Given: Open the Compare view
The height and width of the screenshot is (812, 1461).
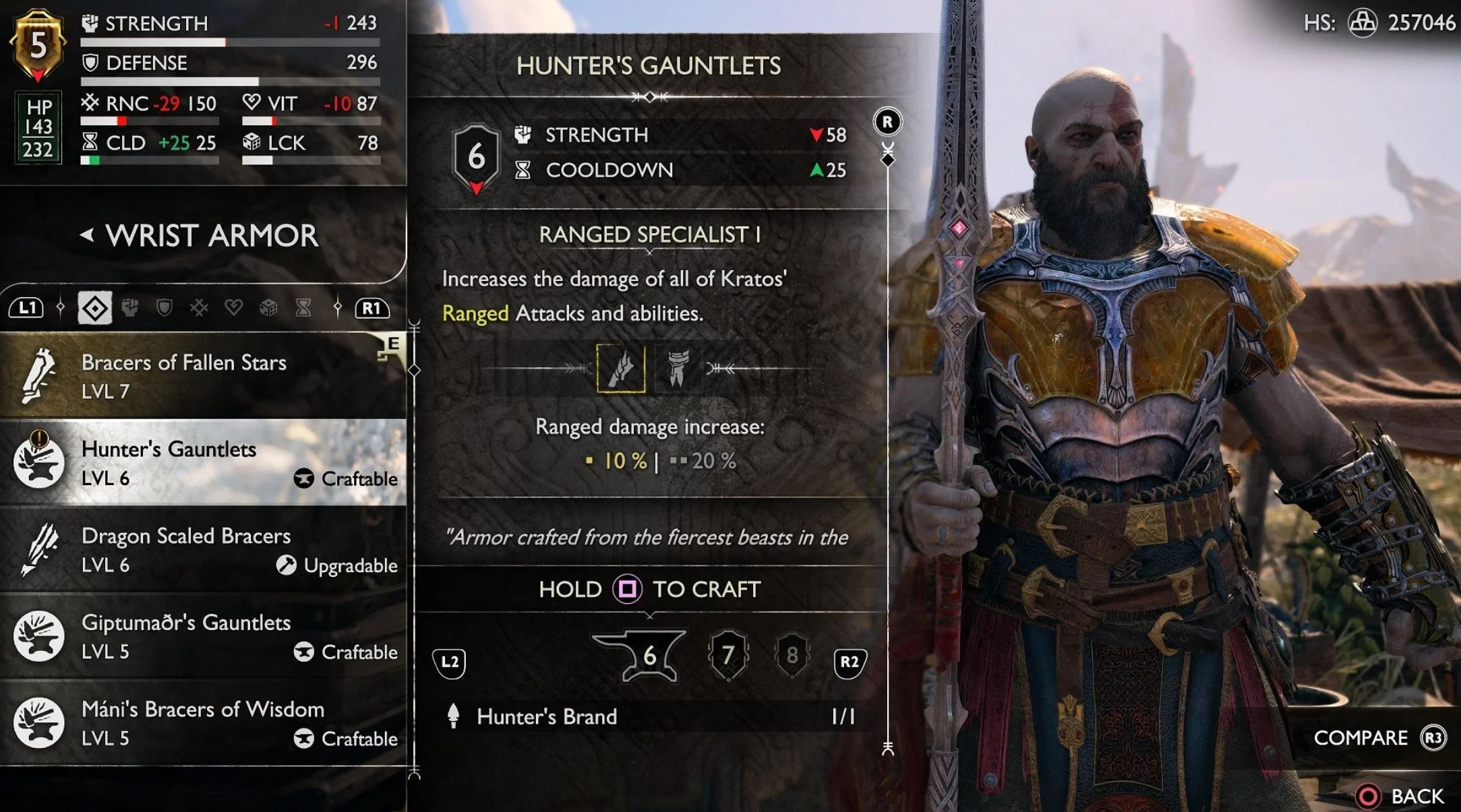Looking at the screenshot, I should (x=1377, y=739).
